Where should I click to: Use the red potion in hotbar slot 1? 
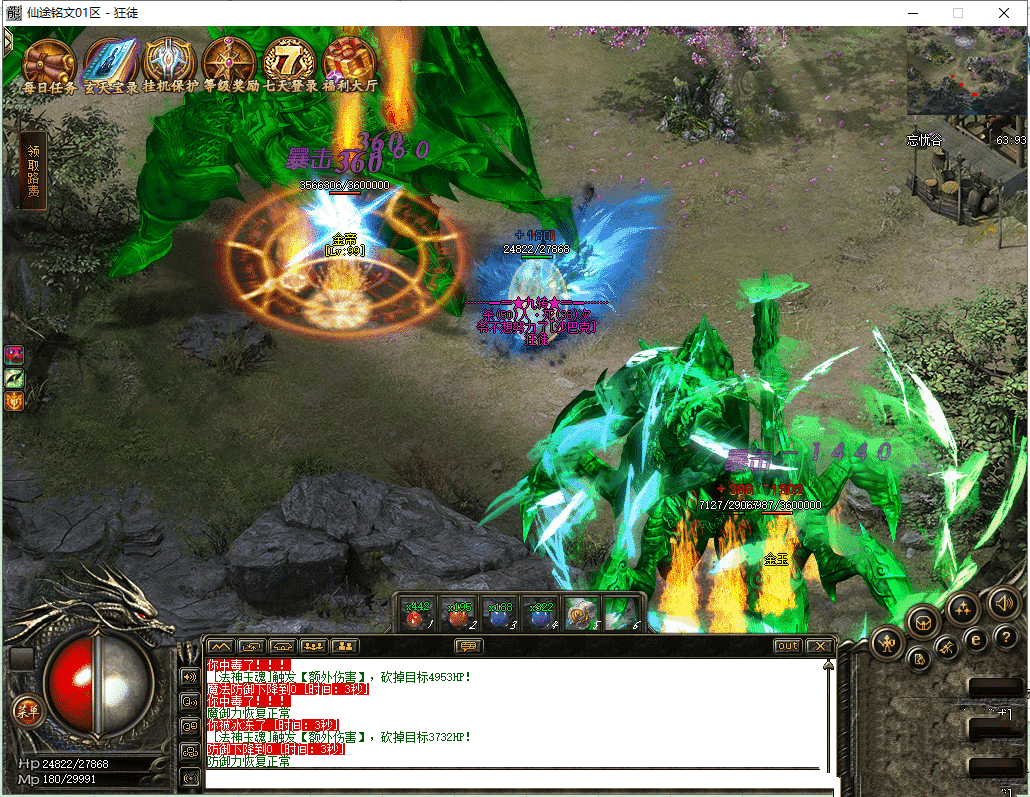pyautogui.click(x=416, y=612)
